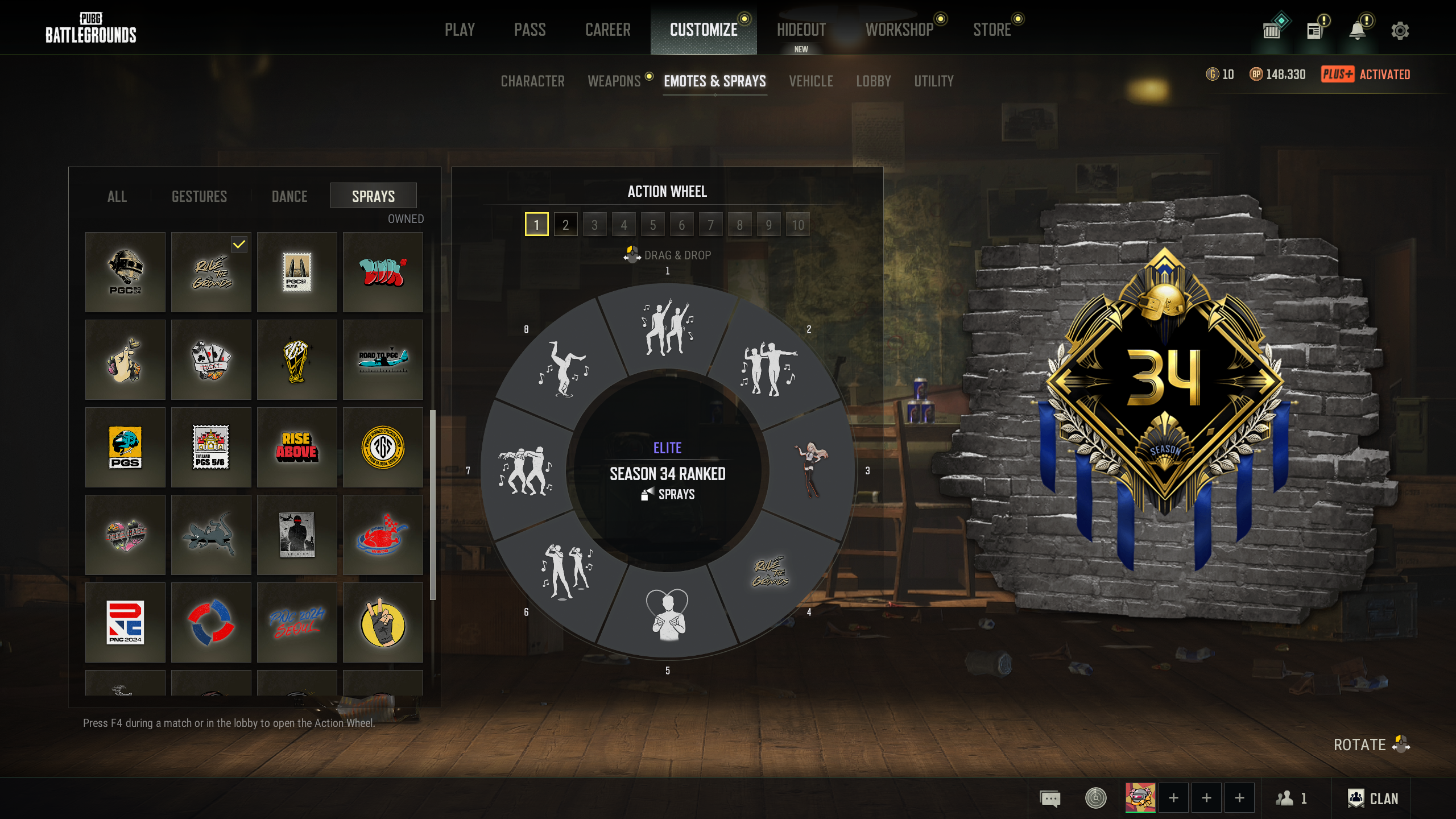Switch to the CHARACTER customization tab
The image size is (1456, 819).
pyautogui.click(x=532, y=81)
